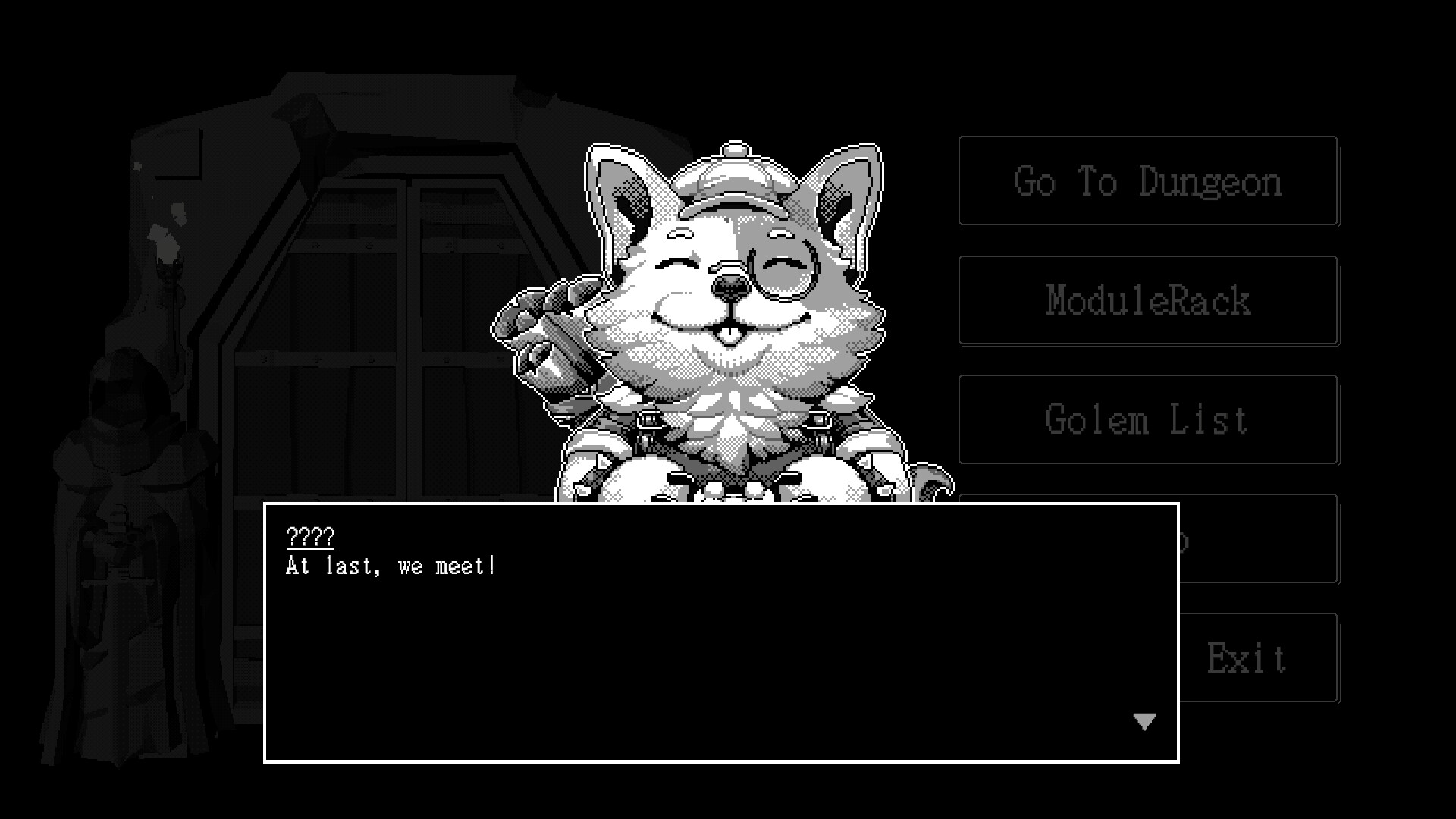This screenshot has width=1456, height=819.
Task: View the Golem List
Action: click(1147, 419)
